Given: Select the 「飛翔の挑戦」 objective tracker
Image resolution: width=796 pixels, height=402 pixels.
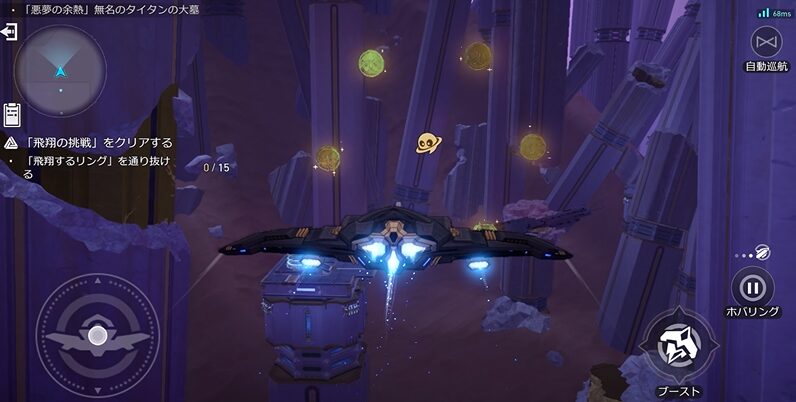Looking at the screenshot, I should click(98, 143).
